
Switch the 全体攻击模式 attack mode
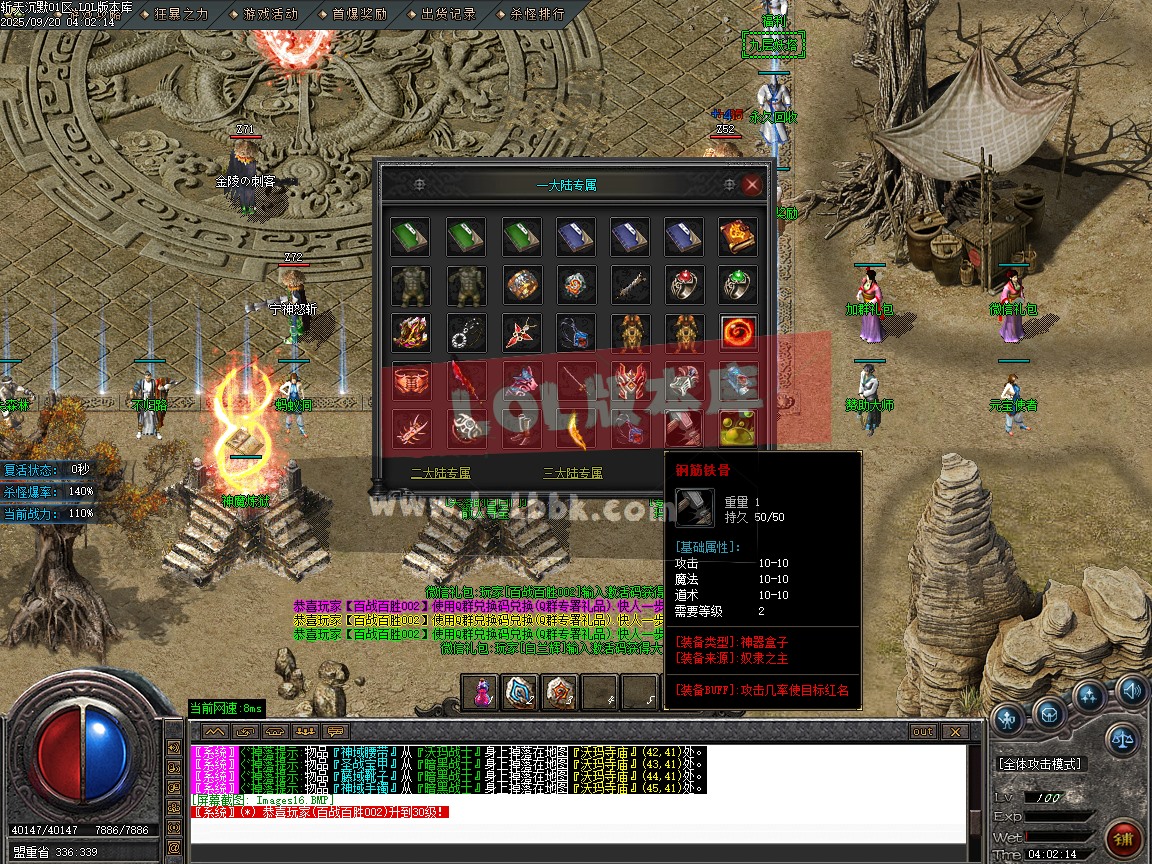(1040, 764)
